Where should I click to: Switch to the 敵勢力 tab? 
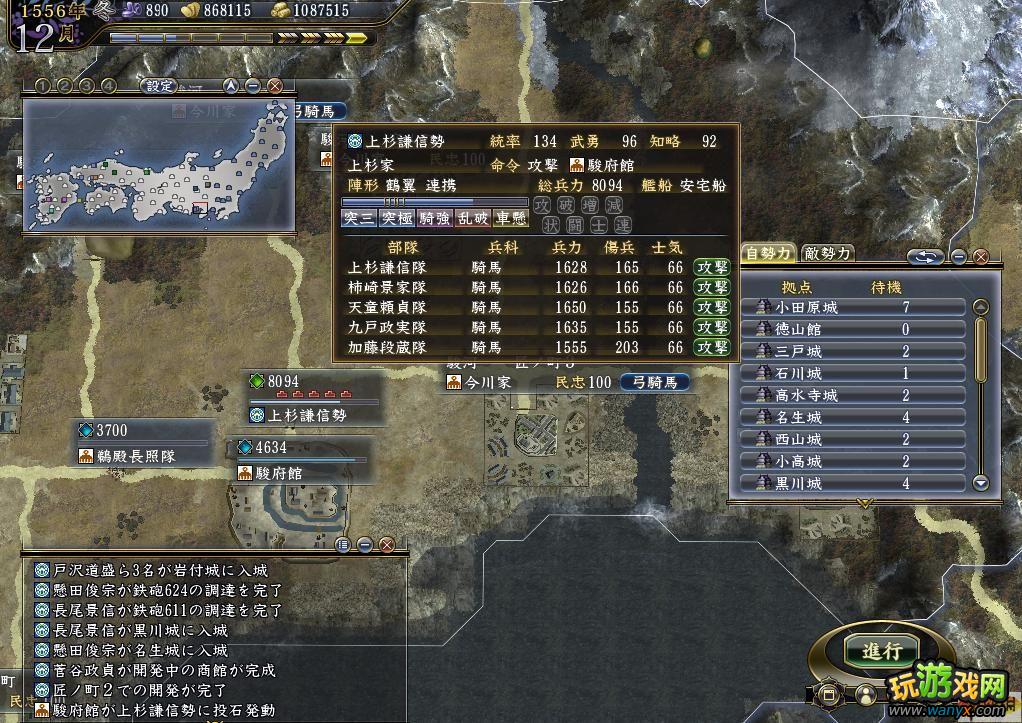click(828, 253)
